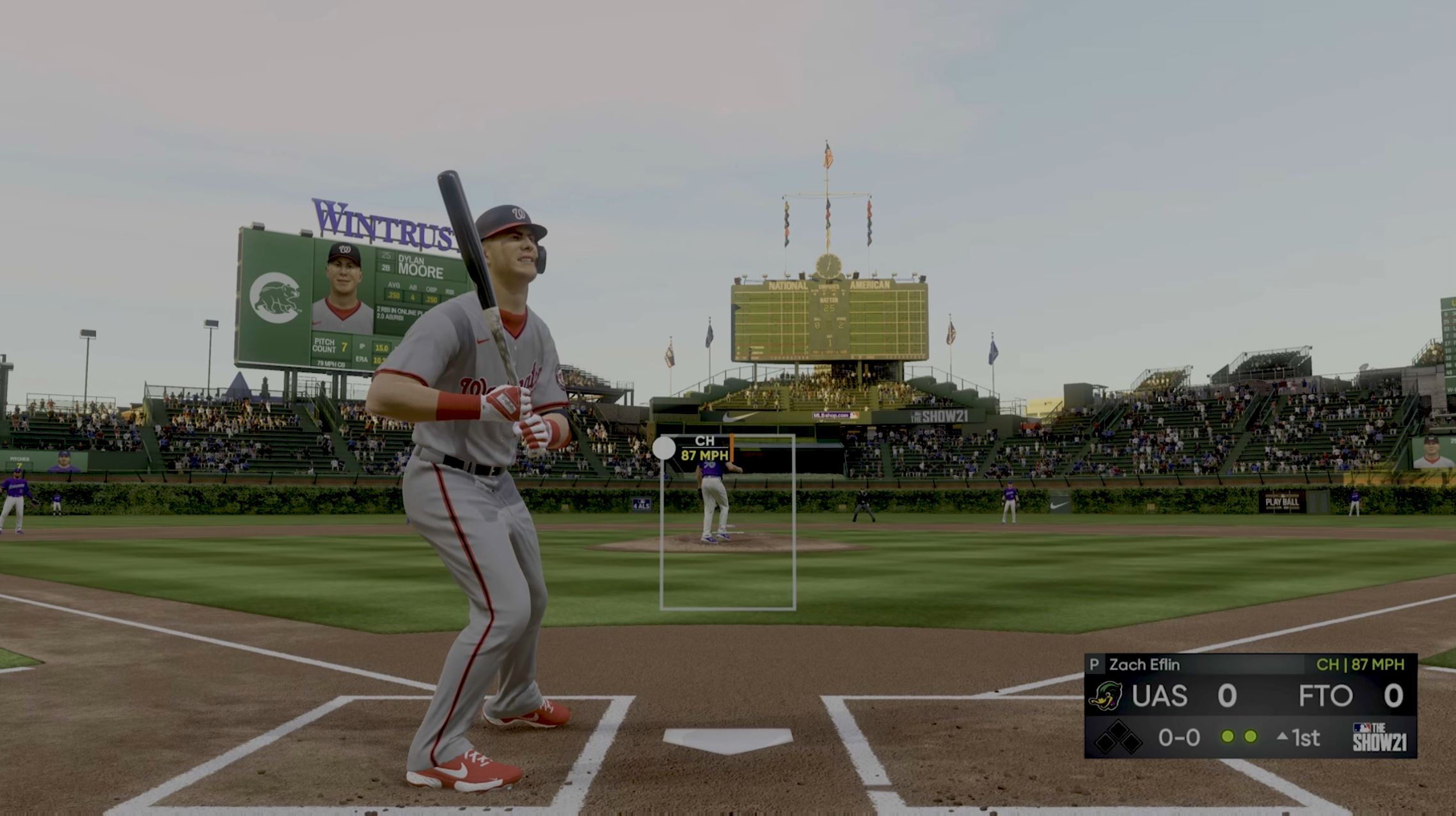Click the Zach Eflin pitcher name
Image resolution: width=1456 pixels, height=816 pixels.
[1144, 663]
